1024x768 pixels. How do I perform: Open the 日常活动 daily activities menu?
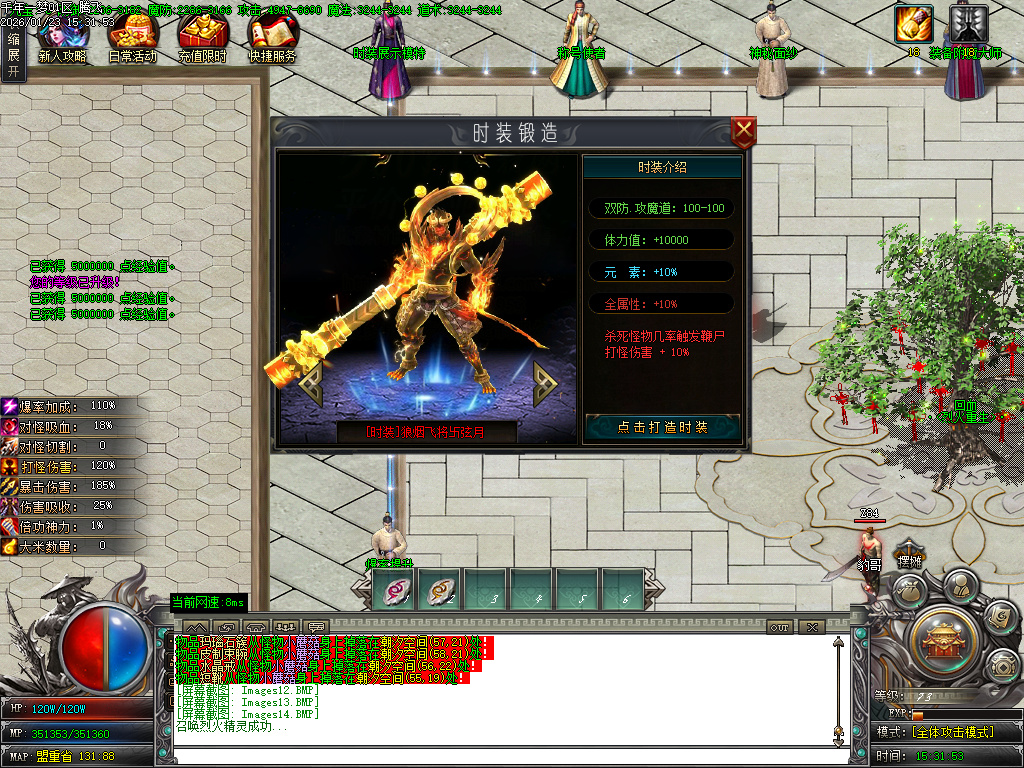click(132, 38)
